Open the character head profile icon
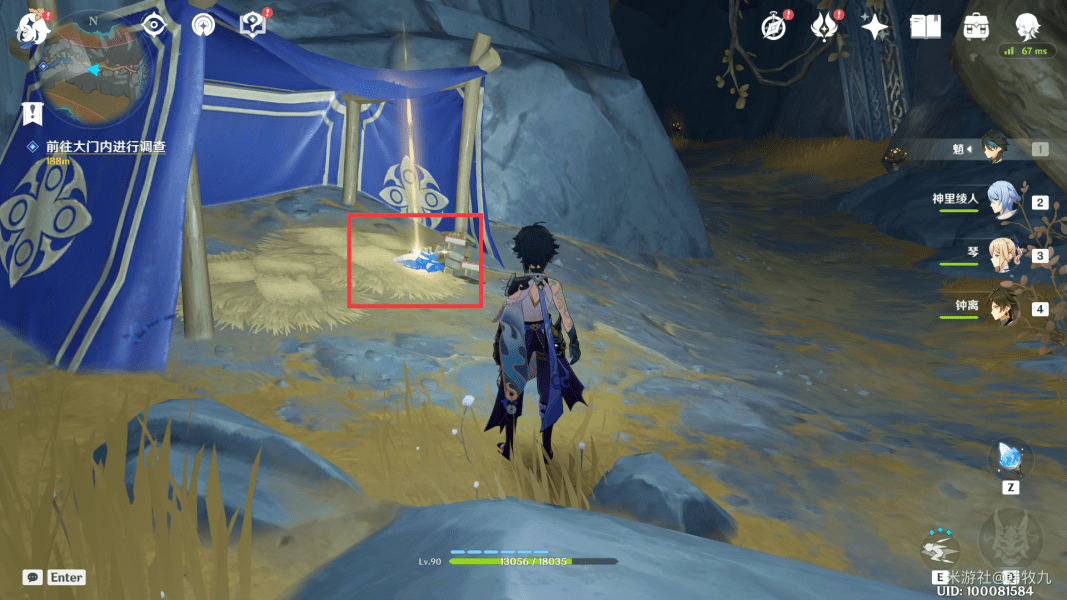Viewport: 1067px width, 600px height. tap(1026, 27)
